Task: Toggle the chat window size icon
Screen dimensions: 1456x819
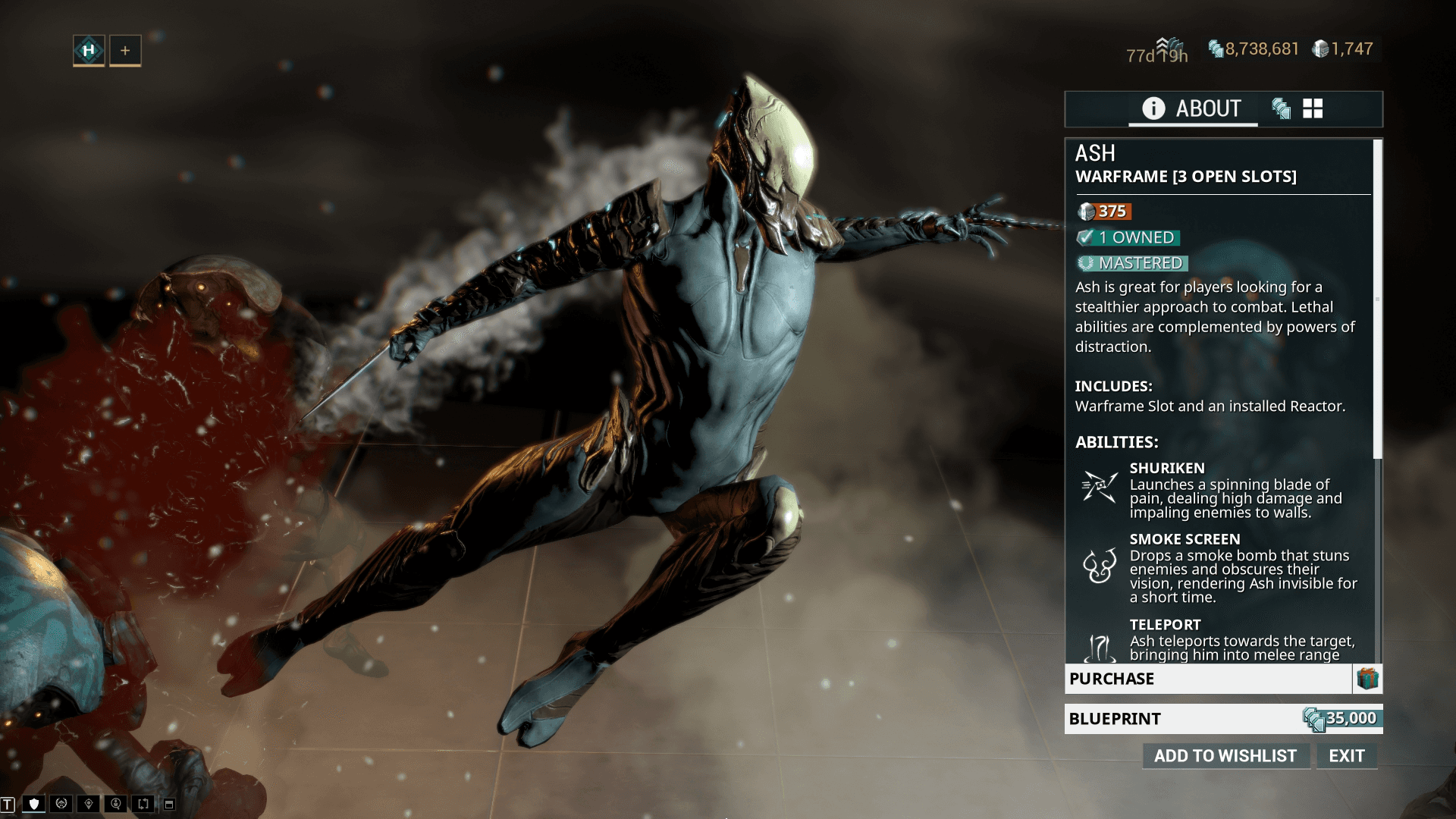Action: tap(169, 804)
